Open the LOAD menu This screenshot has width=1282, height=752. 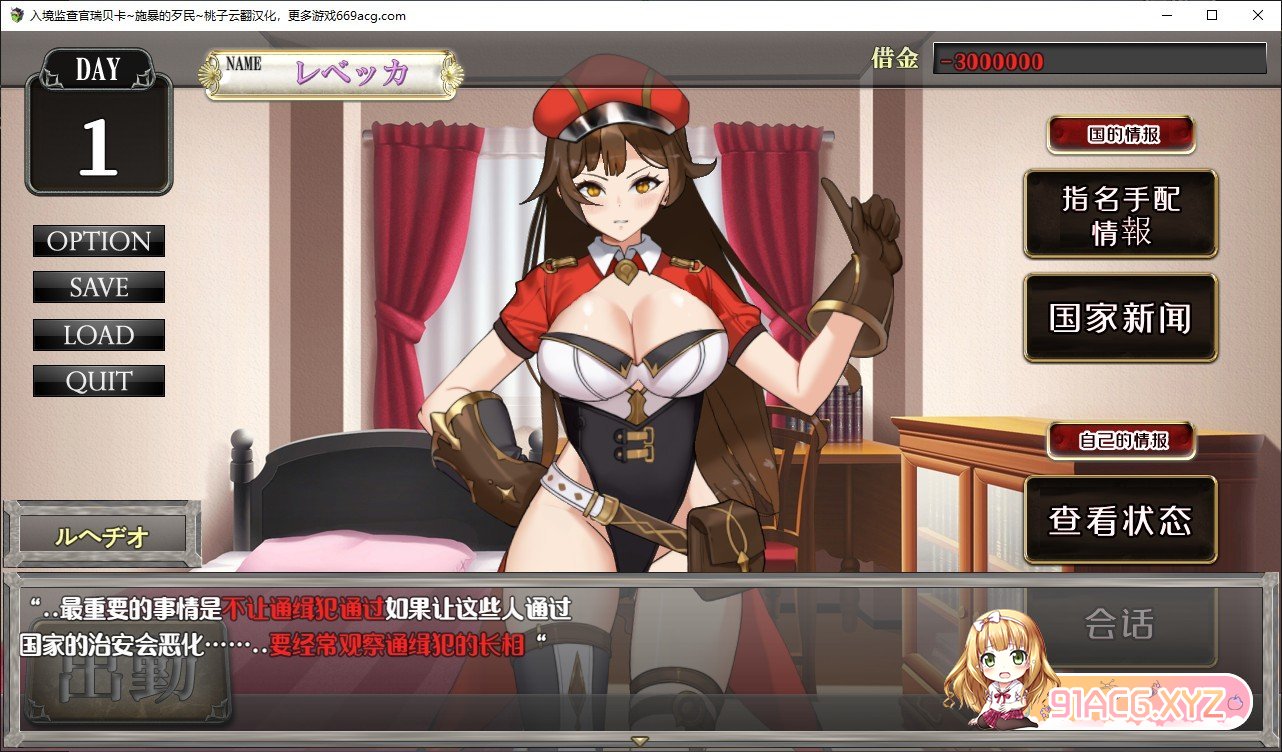[x=99, y=335]
